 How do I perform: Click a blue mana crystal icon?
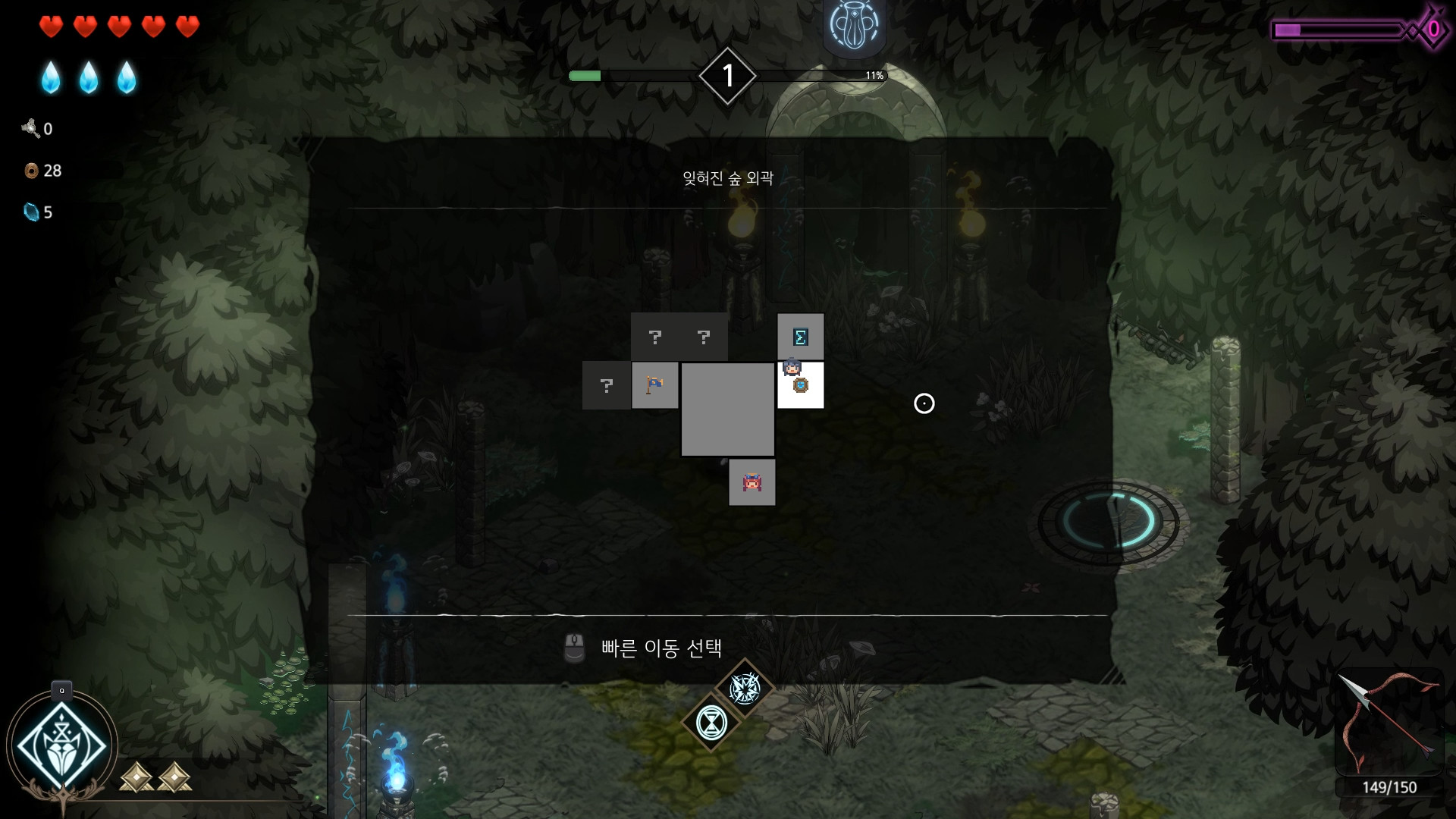(x=50, y=76)
